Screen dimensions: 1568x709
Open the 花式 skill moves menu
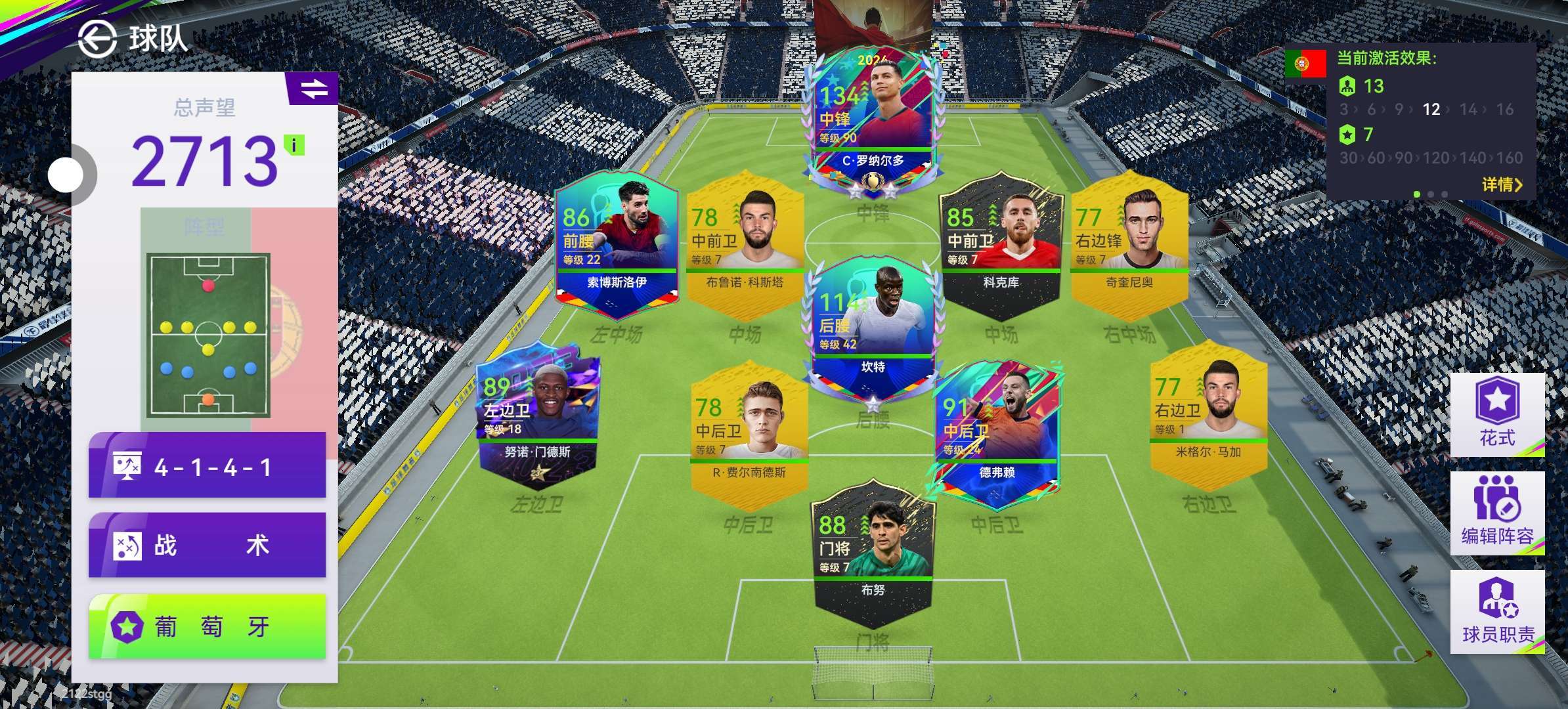(1496, 415)
